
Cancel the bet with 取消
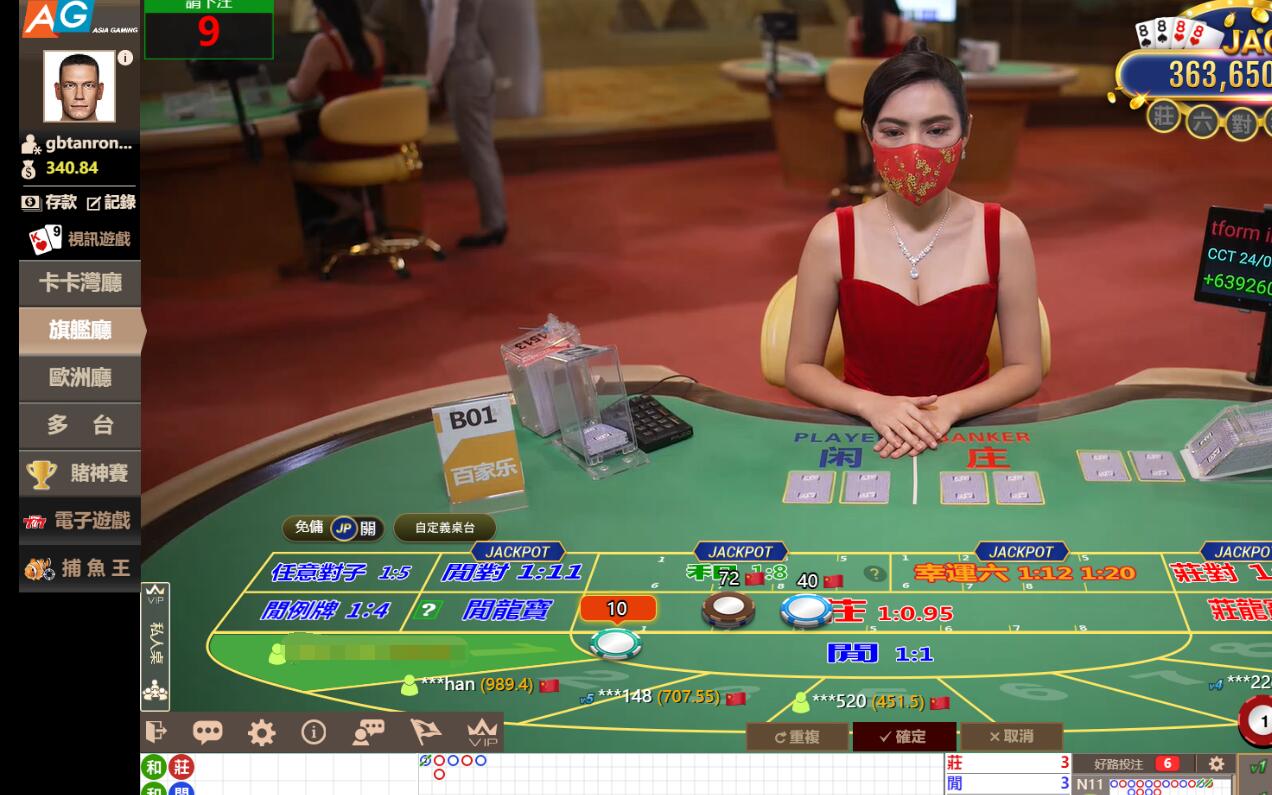(1011, 737)
